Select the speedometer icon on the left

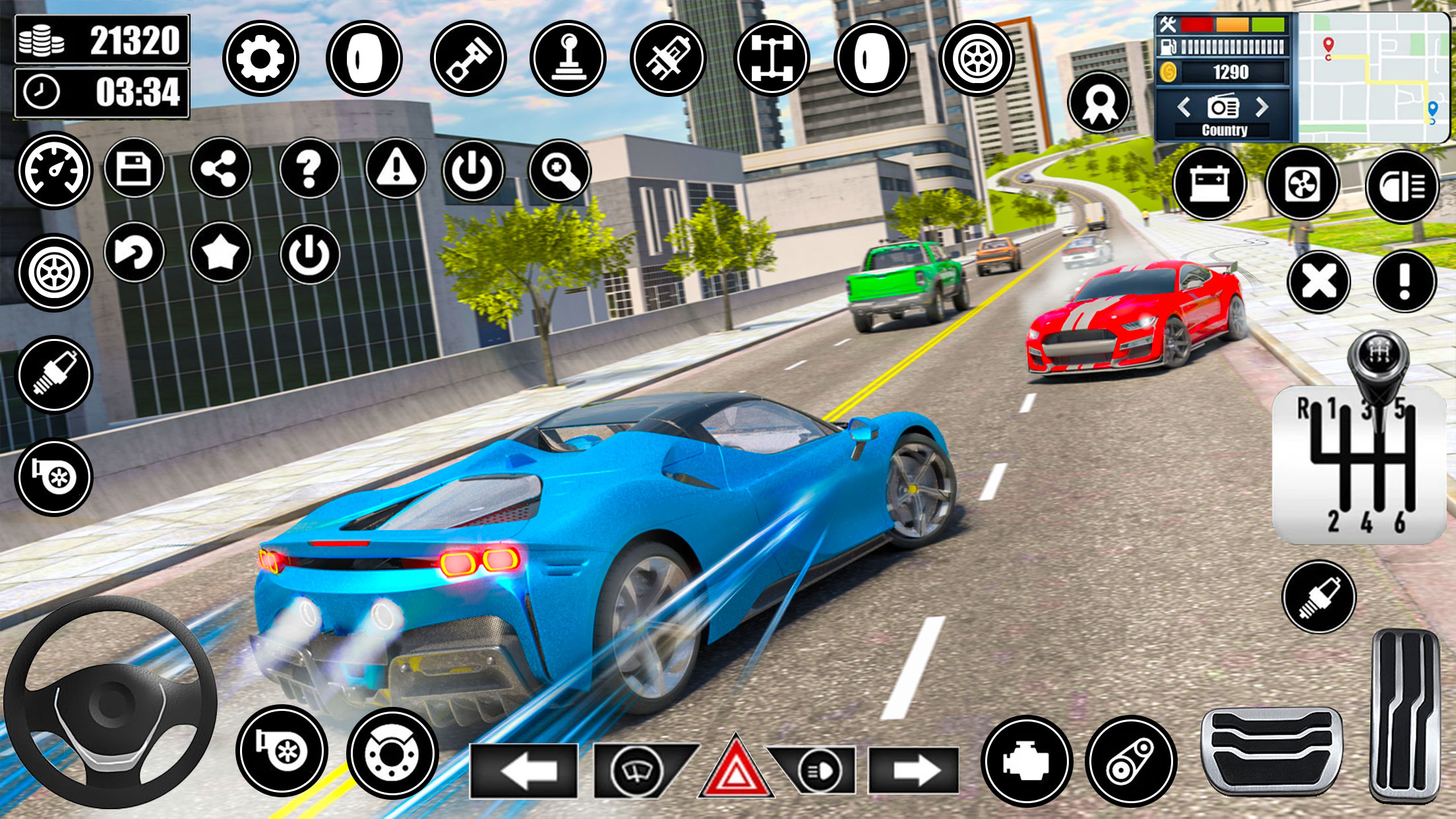[x=54, y=170]
